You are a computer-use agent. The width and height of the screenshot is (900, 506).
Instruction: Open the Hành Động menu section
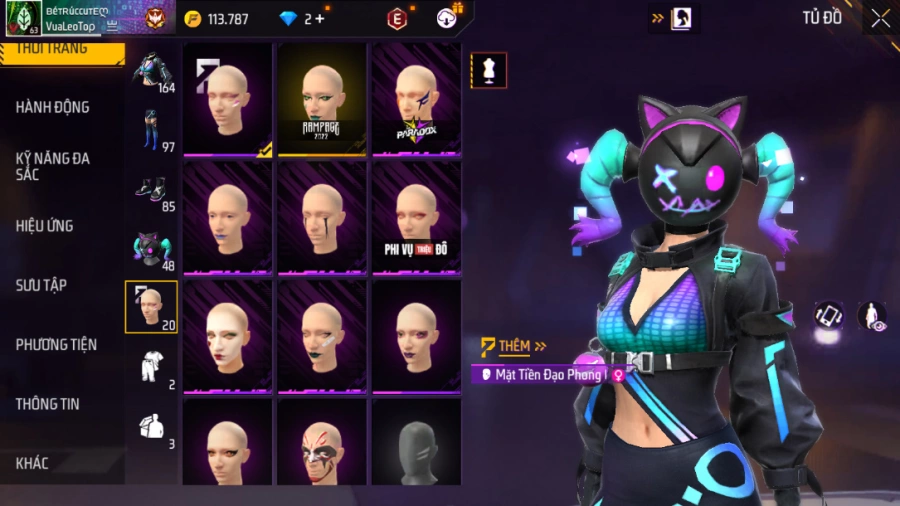(x=52, y=107)
